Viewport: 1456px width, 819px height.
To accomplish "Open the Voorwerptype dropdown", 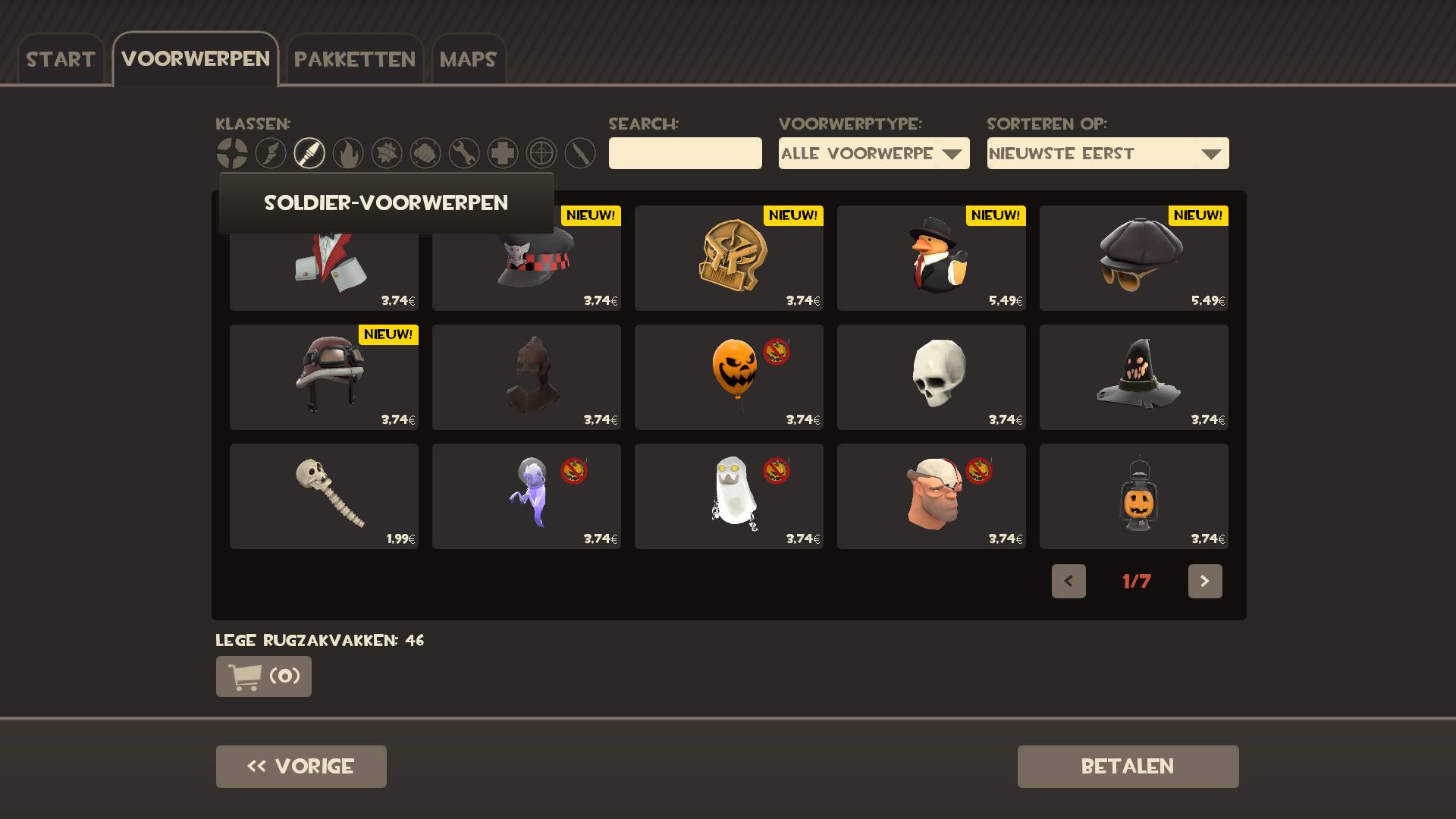I will 874,153.
